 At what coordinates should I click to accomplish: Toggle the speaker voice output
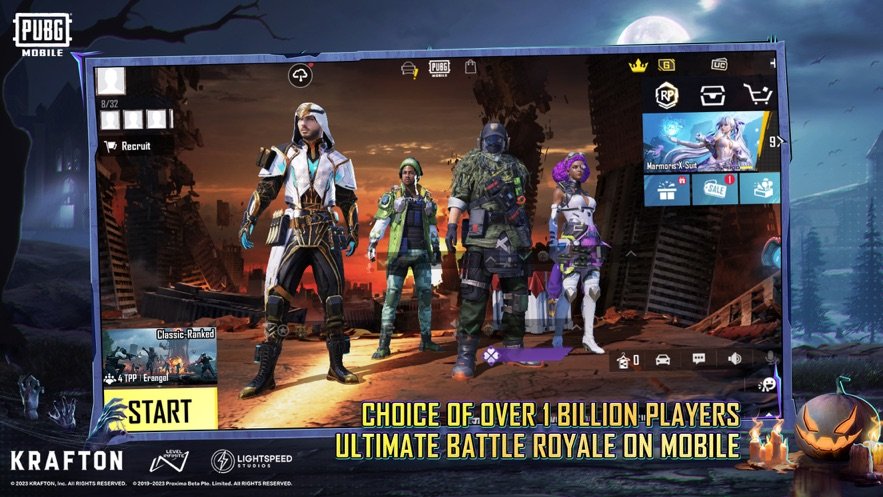(734, 358)
